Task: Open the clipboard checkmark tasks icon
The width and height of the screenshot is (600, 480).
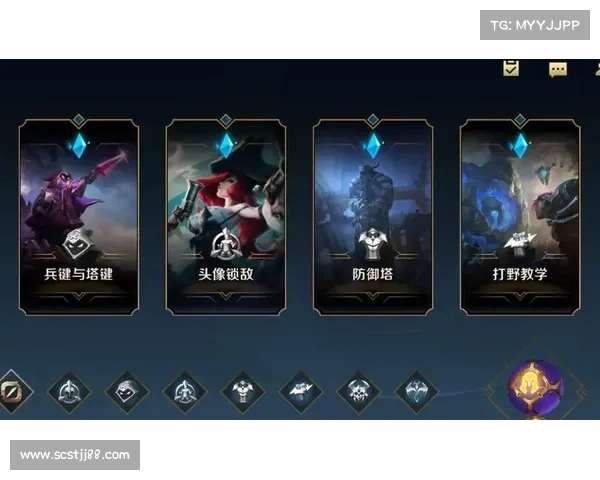Action: pyautogui.click(x=511, y=68)
